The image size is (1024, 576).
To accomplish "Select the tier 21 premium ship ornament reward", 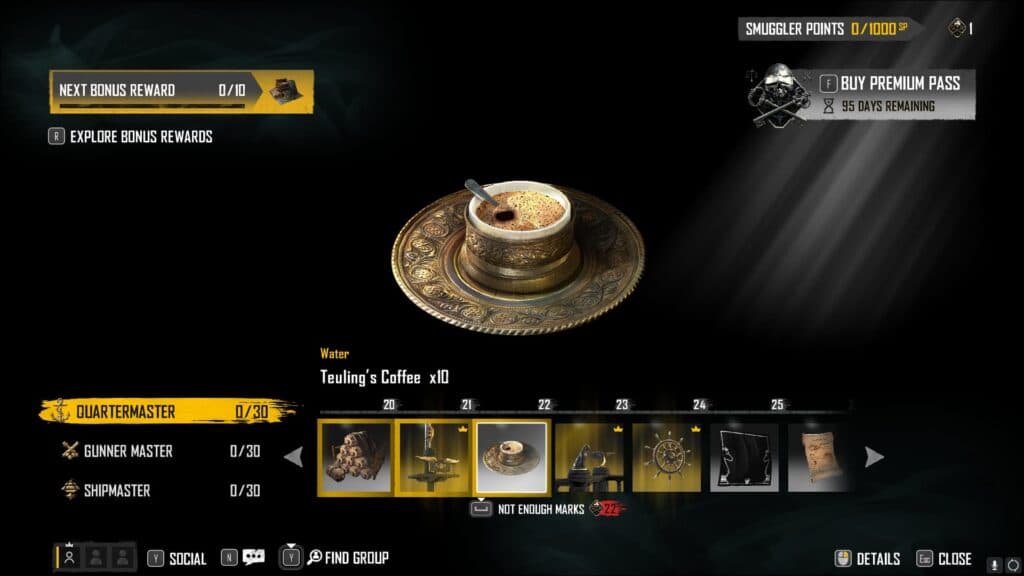I will (x=434, y=457).
